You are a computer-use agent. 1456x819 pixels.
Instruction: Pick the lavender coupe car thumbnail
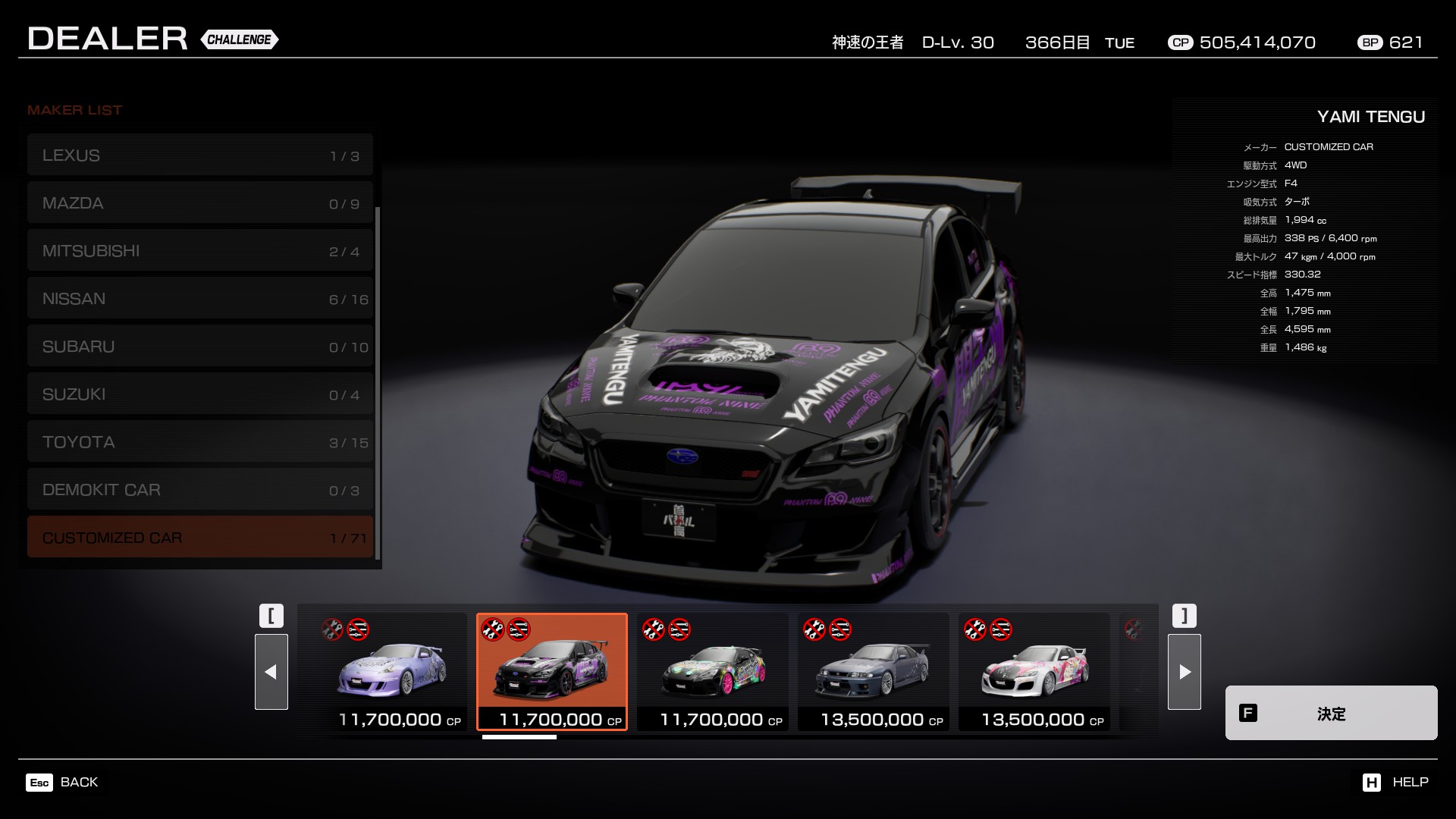[x=391, y=672]
